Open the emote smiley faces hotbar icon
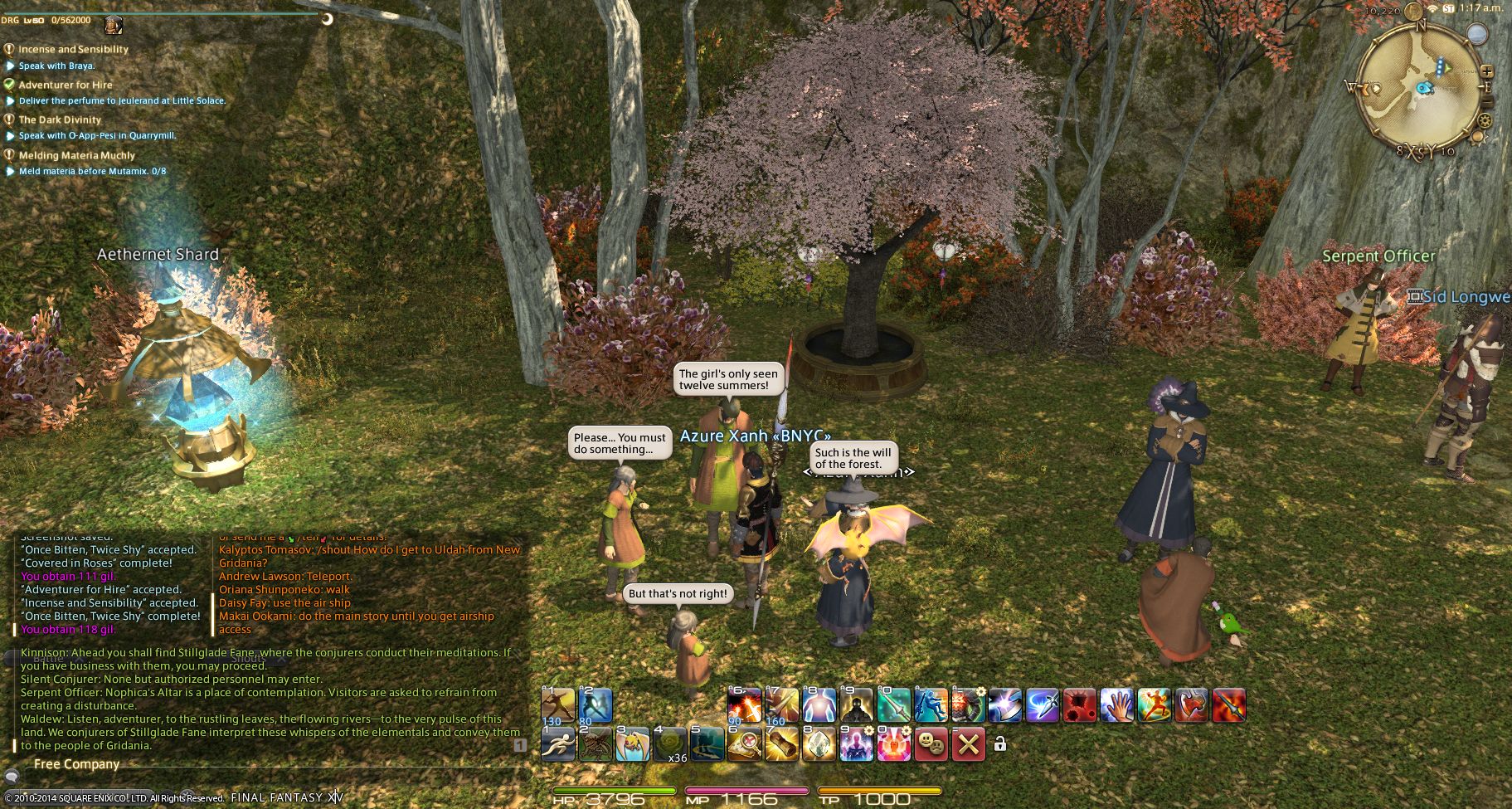 pos(931,745)
